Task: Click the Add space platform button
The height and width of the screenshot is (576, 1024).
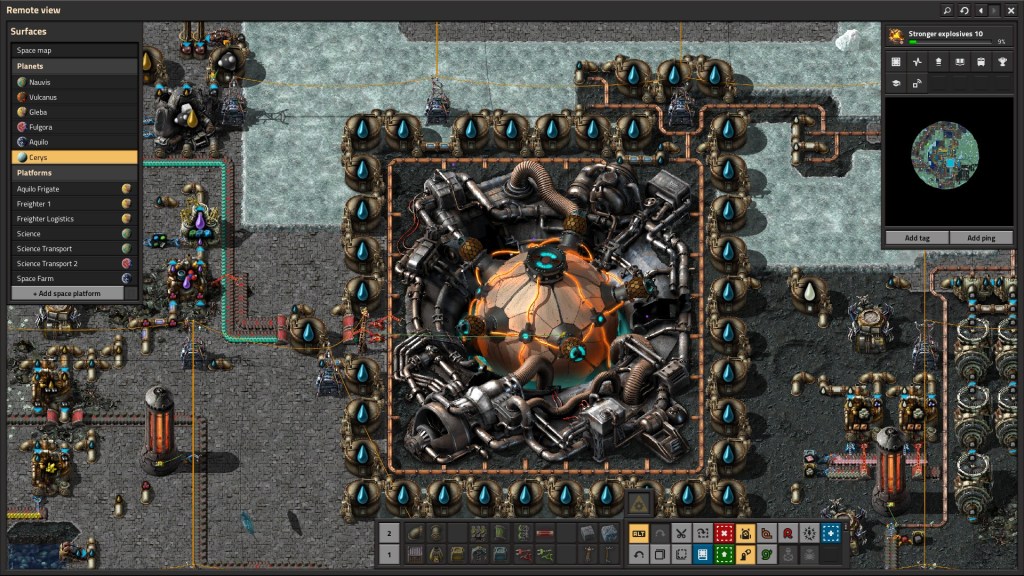Action: (67, 293)
